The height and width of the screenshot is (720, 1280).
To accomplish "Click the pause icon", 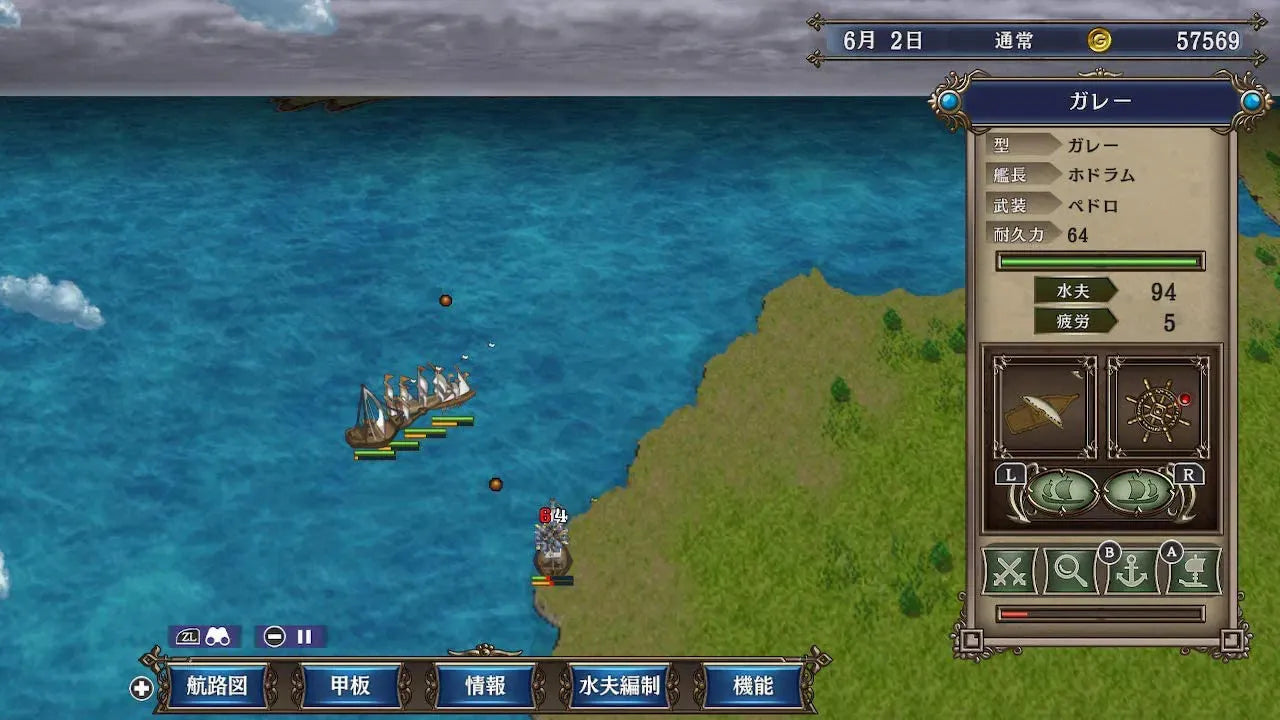I will click(x=303, y=636).
